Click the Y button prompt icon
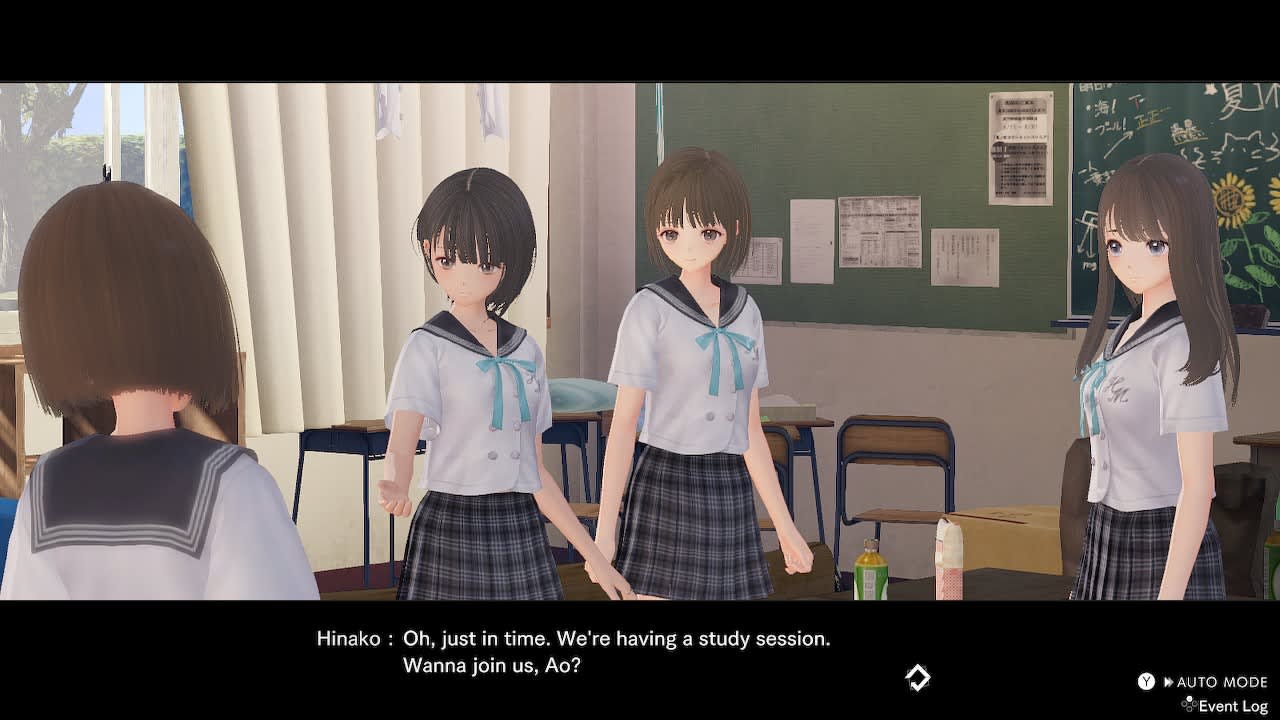This screenshot has height=720, width=1280. (x=1144, y=681)
